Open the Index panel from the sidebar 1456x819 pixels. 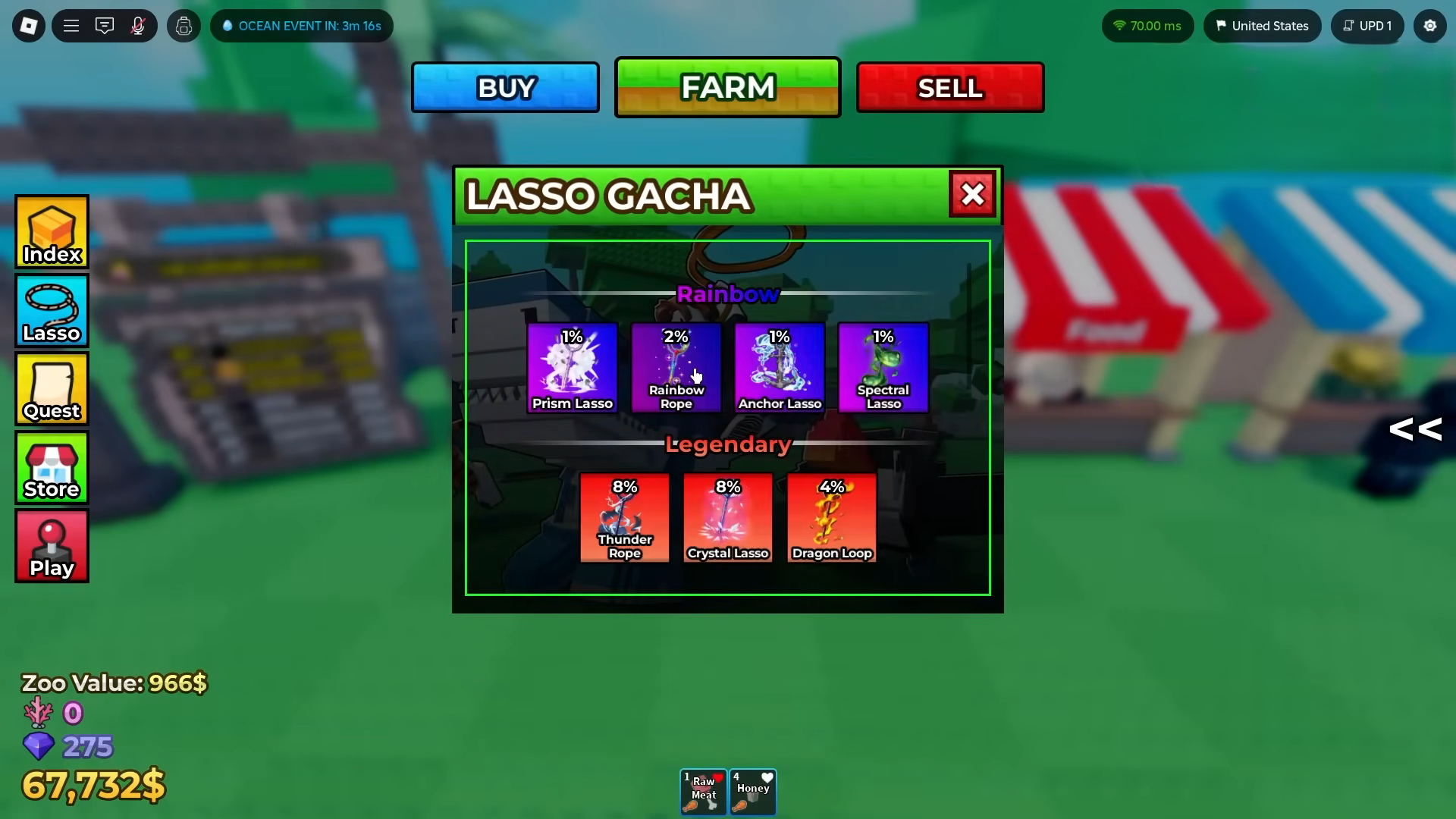click(x=51, y=232)
